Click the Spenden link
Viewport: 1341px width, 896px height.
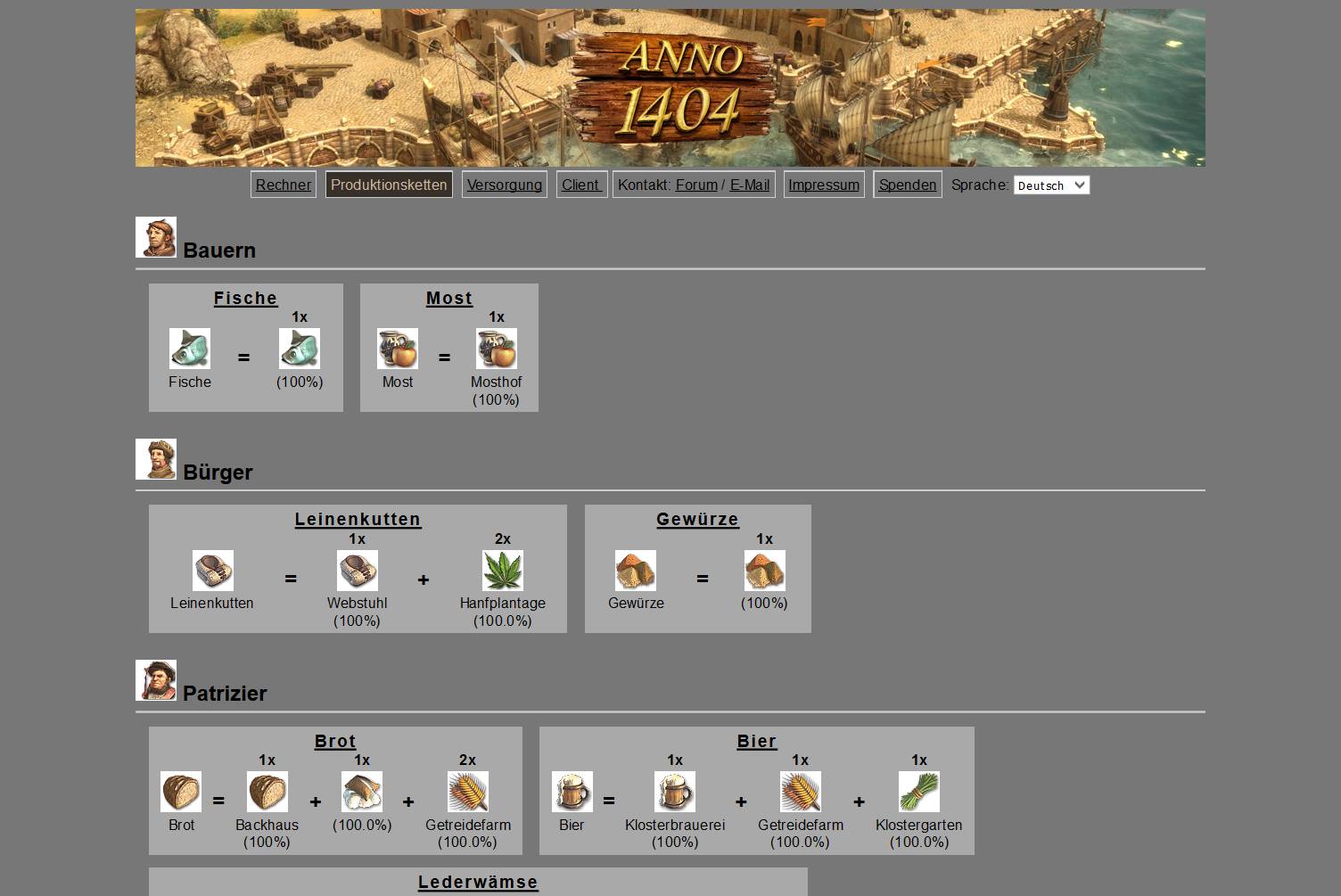(907, 185)
